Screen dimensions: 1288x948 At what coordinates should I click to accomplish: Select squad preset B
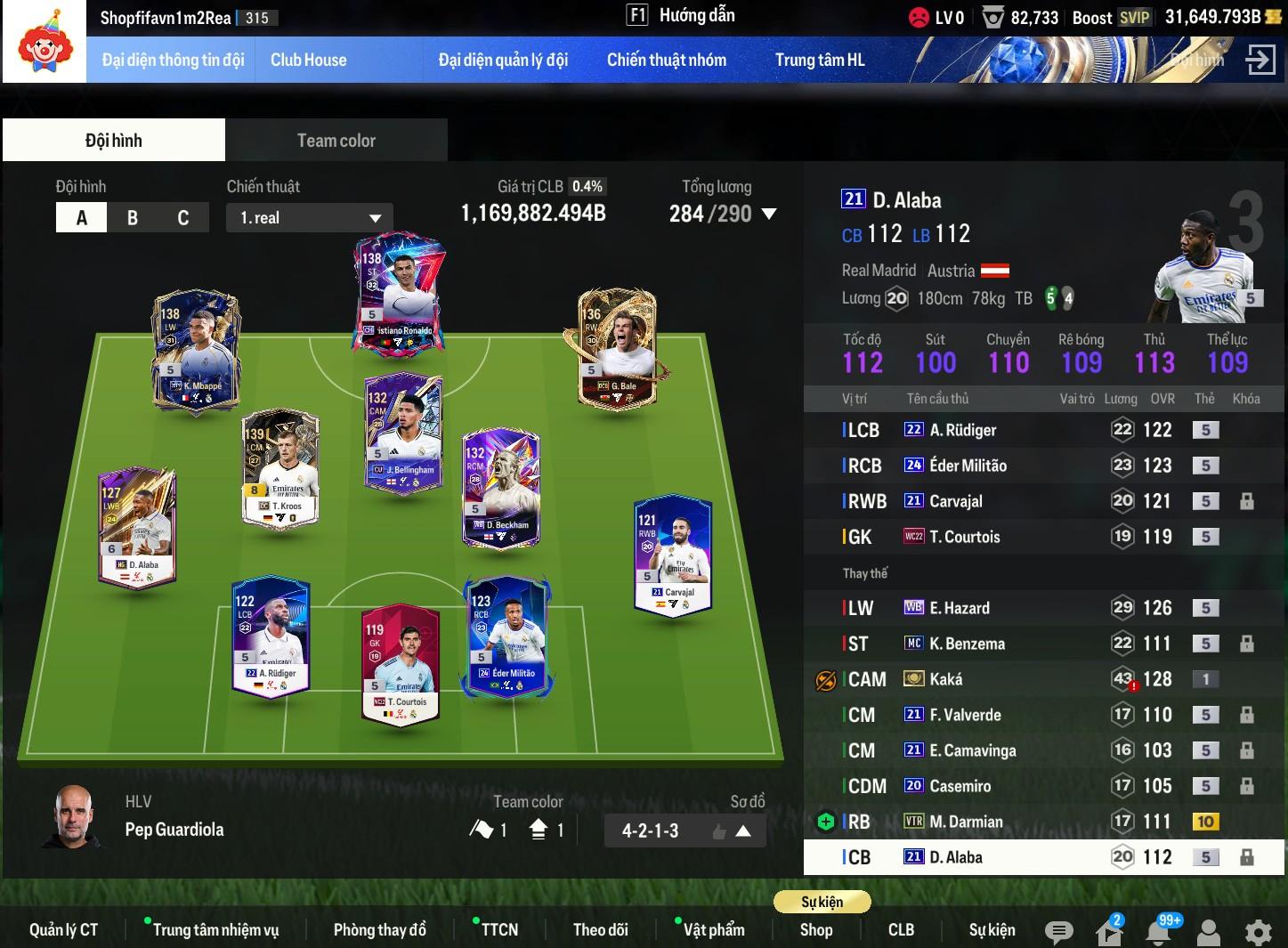pos(133,218)
